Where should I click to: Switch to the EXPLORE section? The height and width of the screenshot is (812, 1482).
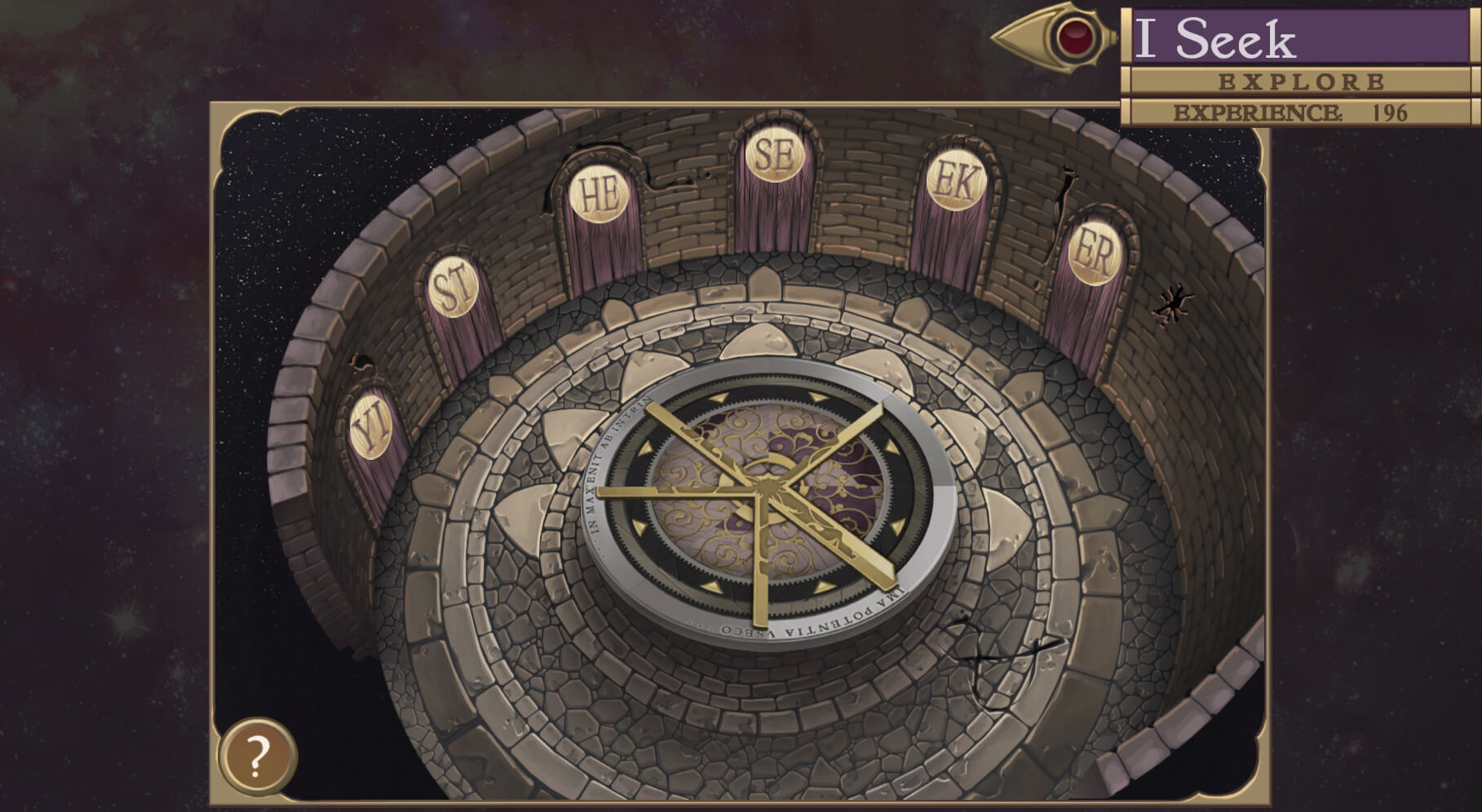(x=1301, y=81)
